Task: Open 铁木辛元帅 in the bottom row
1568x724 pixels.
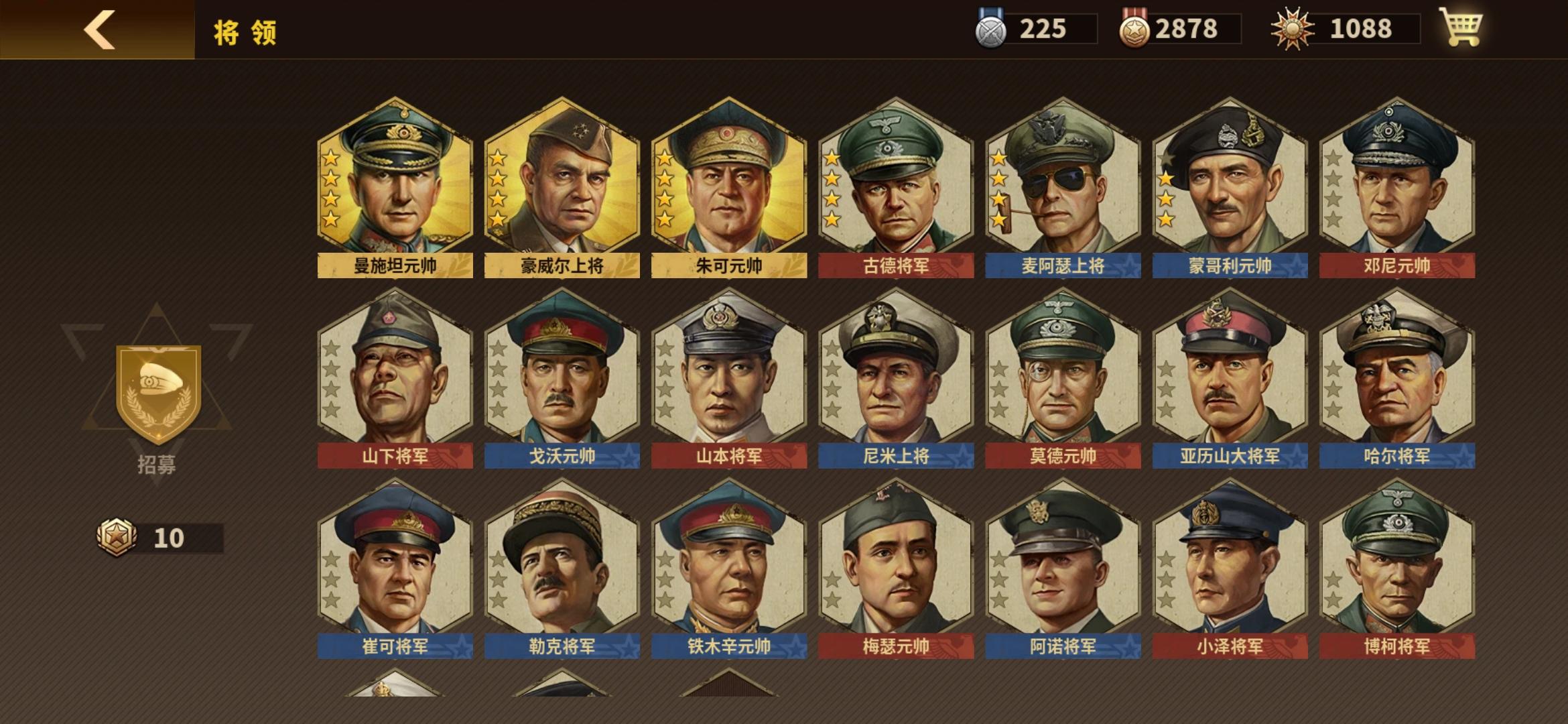Action: [x=728, y=566]
